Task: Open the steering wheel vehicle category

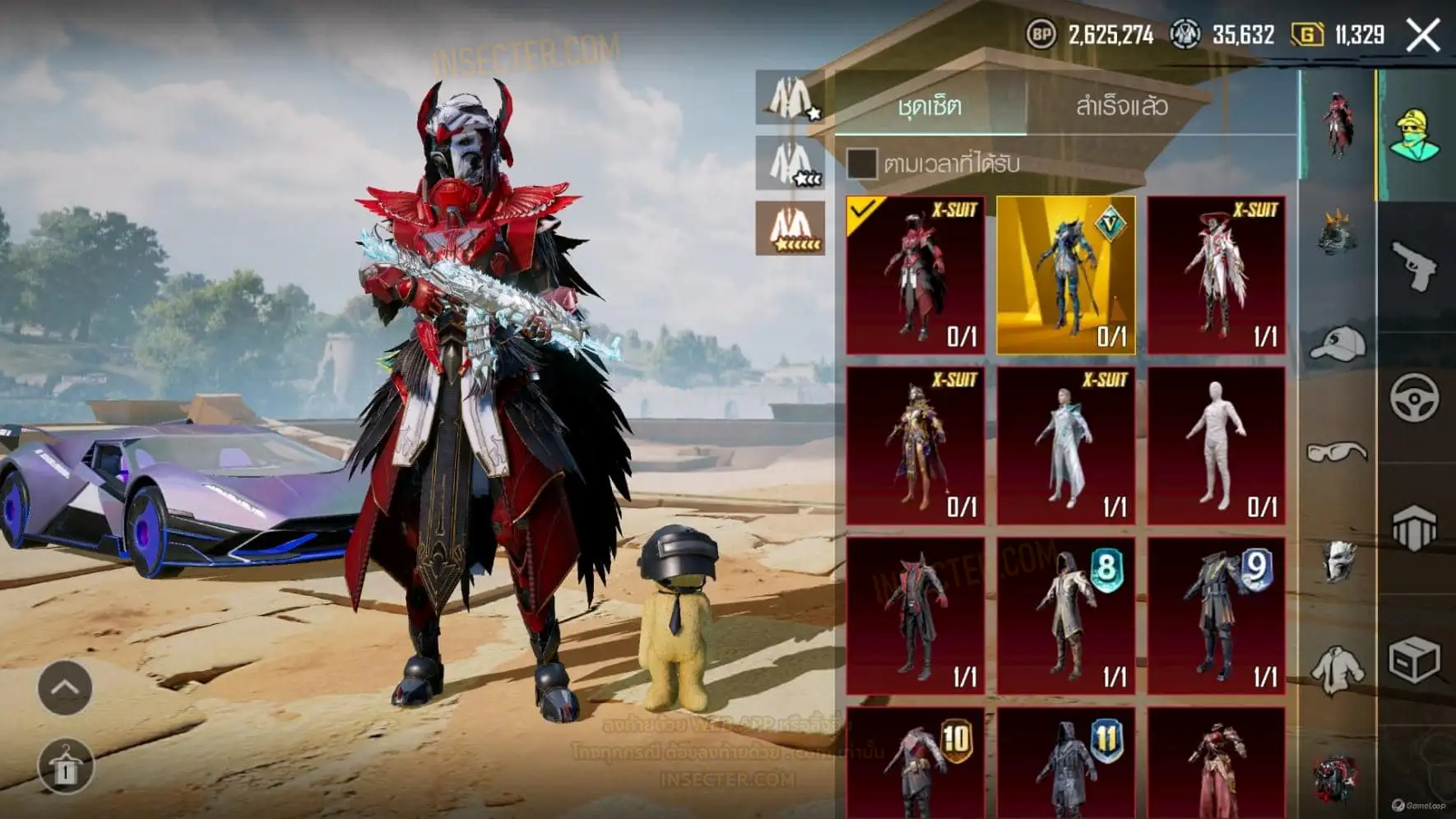Action: click(1414, 398)
